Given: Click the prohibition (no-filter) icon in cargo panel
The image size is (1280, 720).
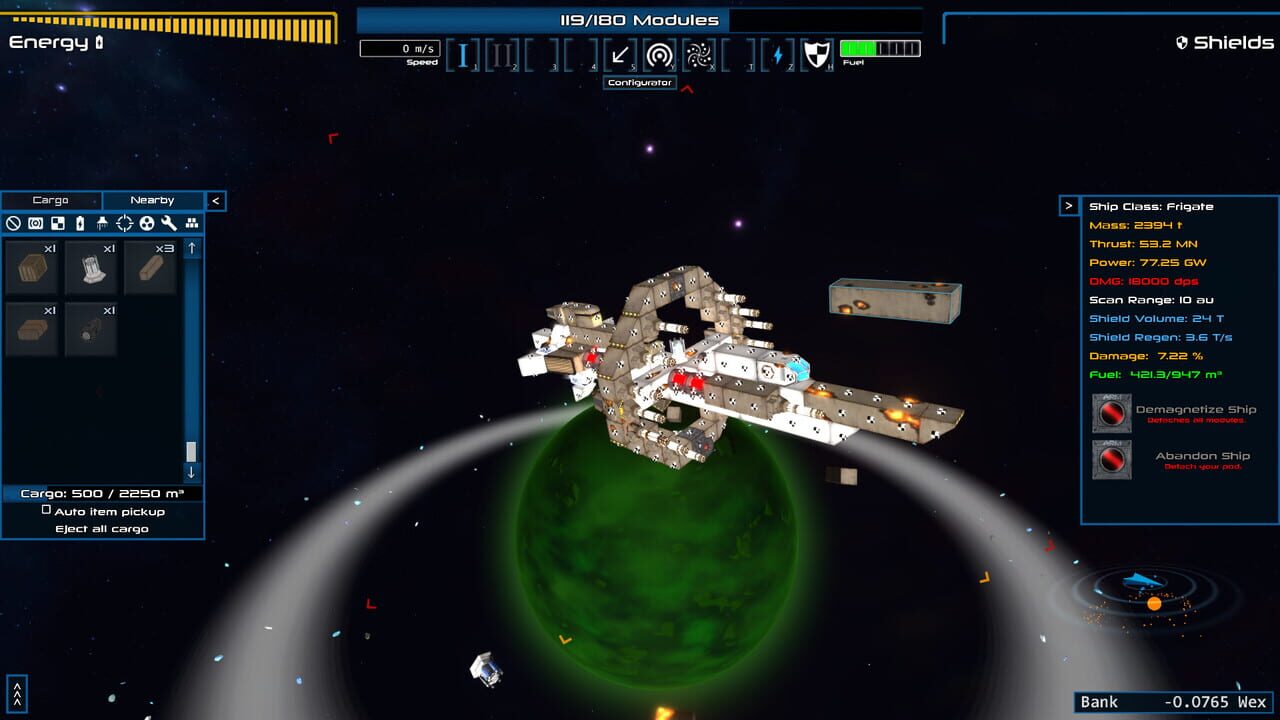Looking at the screenshot, I should click(15, 223).
